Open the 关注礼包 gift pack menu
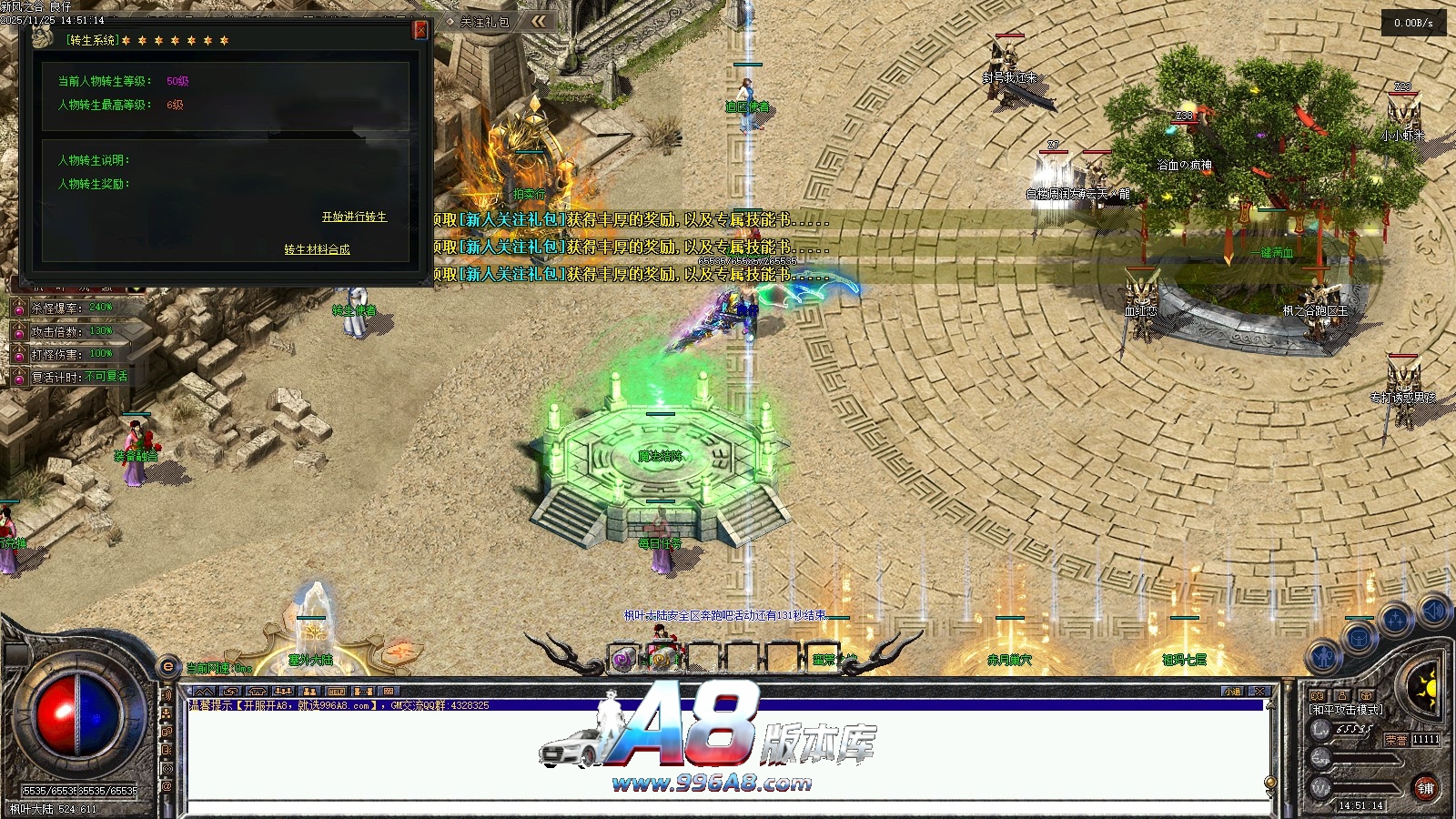 coord(483,22)
